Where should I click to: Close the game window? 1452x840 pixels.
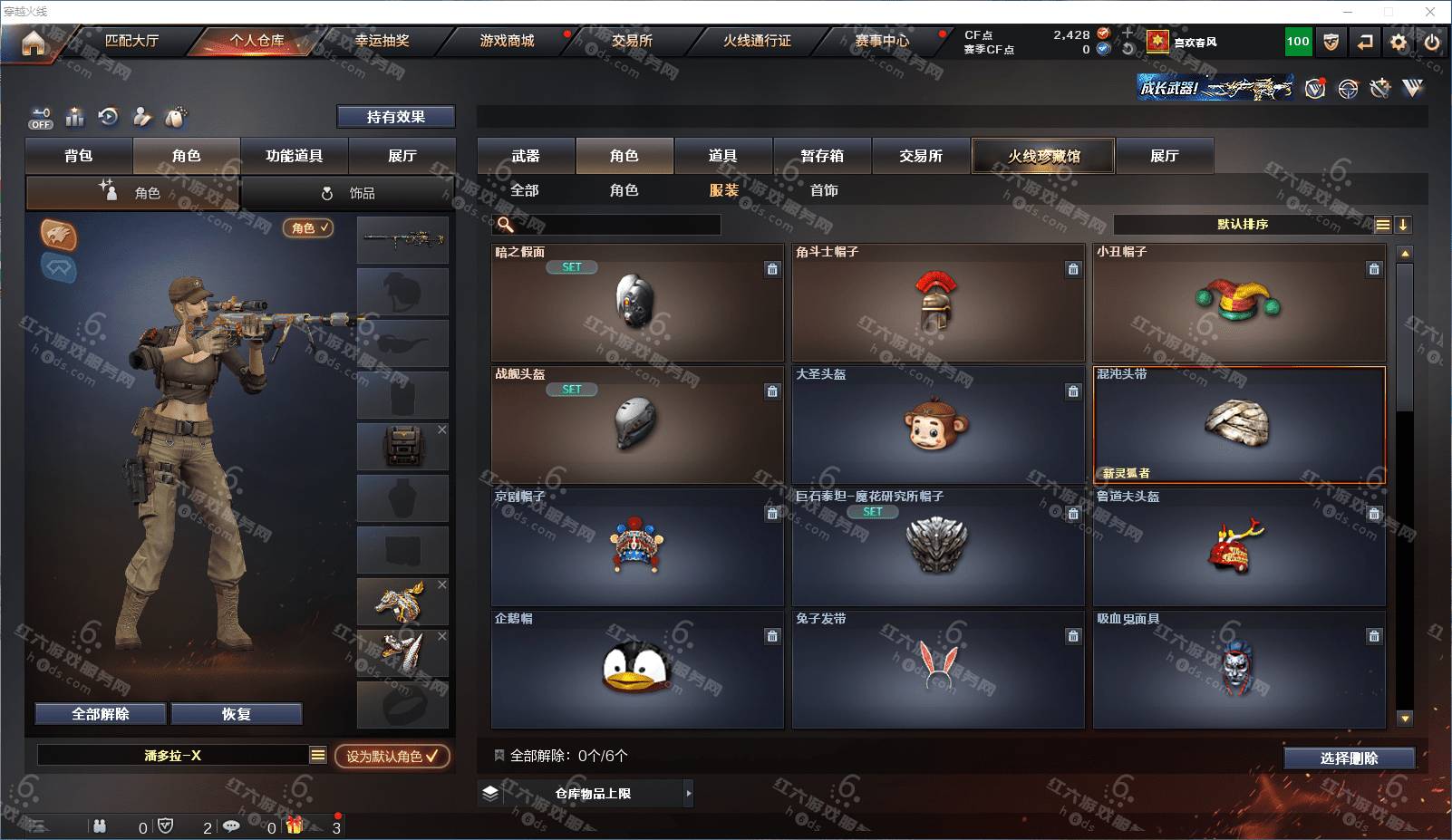pos(1430,12)
